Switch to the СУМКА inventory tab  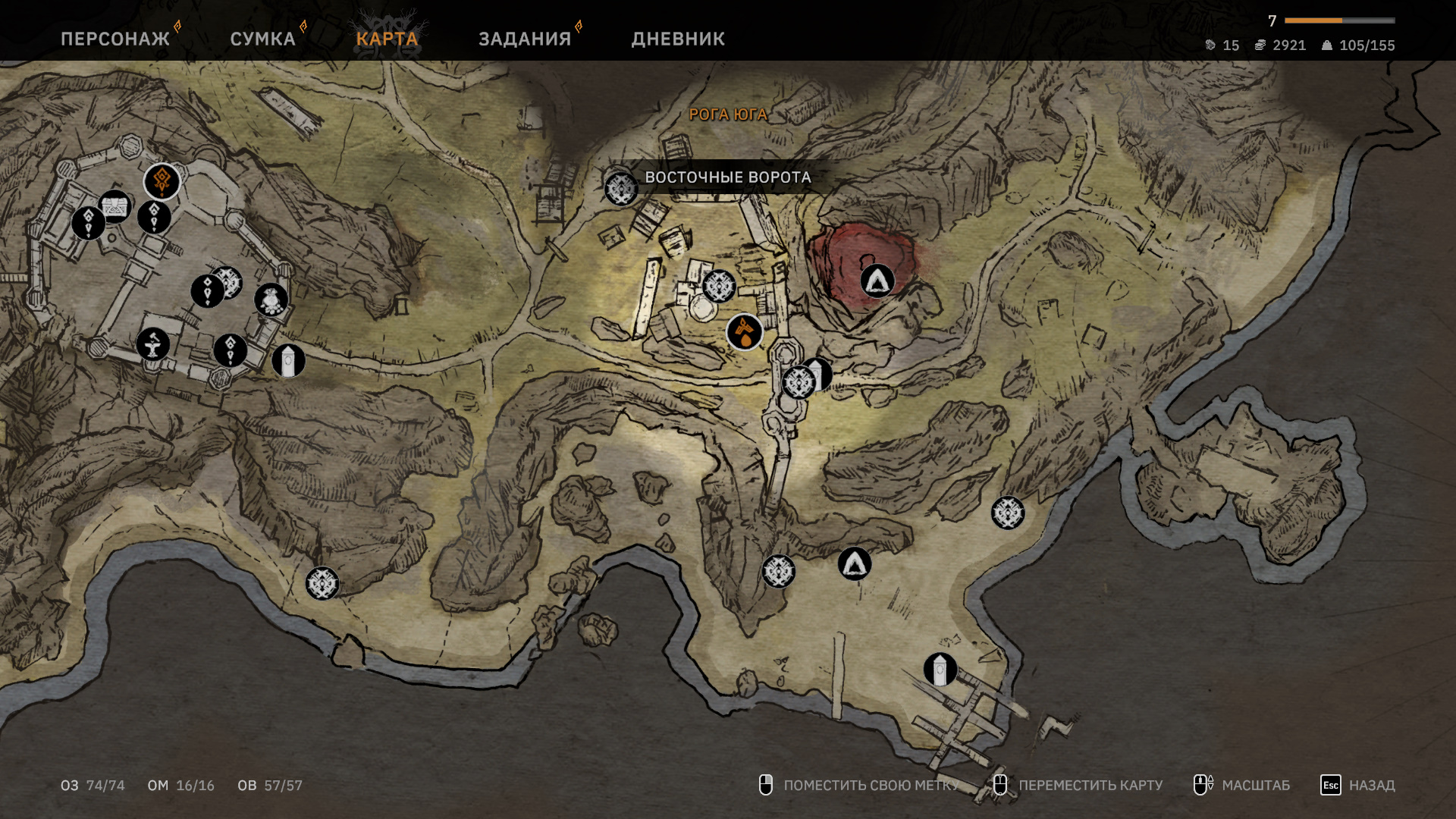click(262, 39)
